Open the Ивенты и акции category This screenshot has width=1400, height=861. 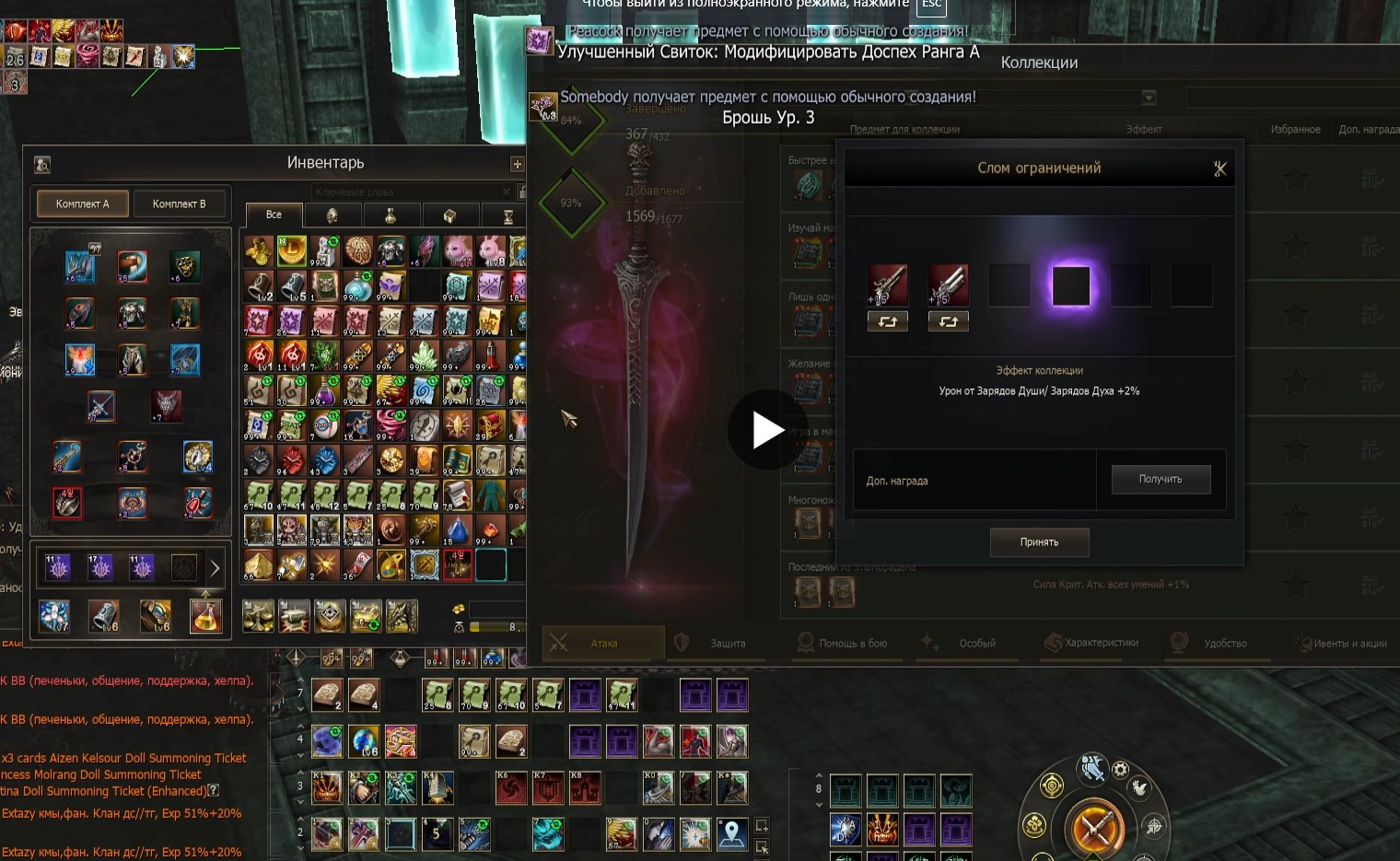[1348, 643]
